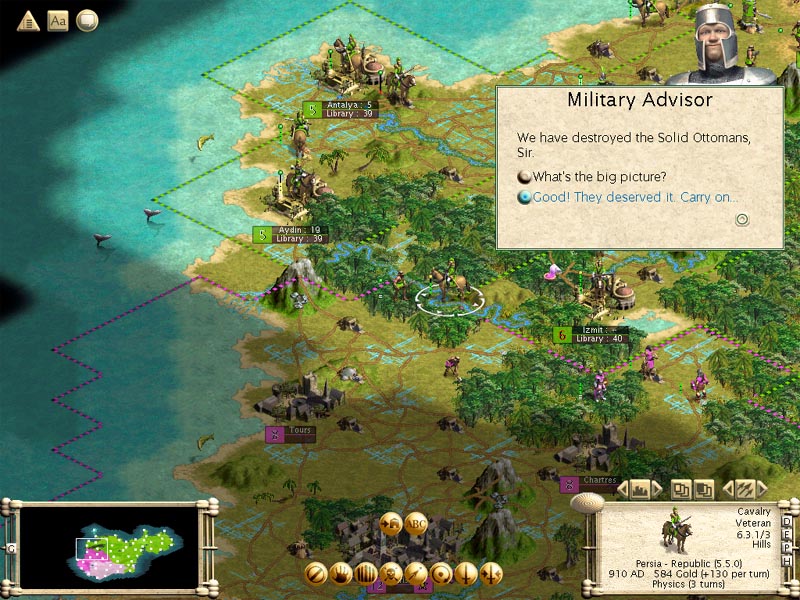Click the "D" button on info panel

point(788,523)
